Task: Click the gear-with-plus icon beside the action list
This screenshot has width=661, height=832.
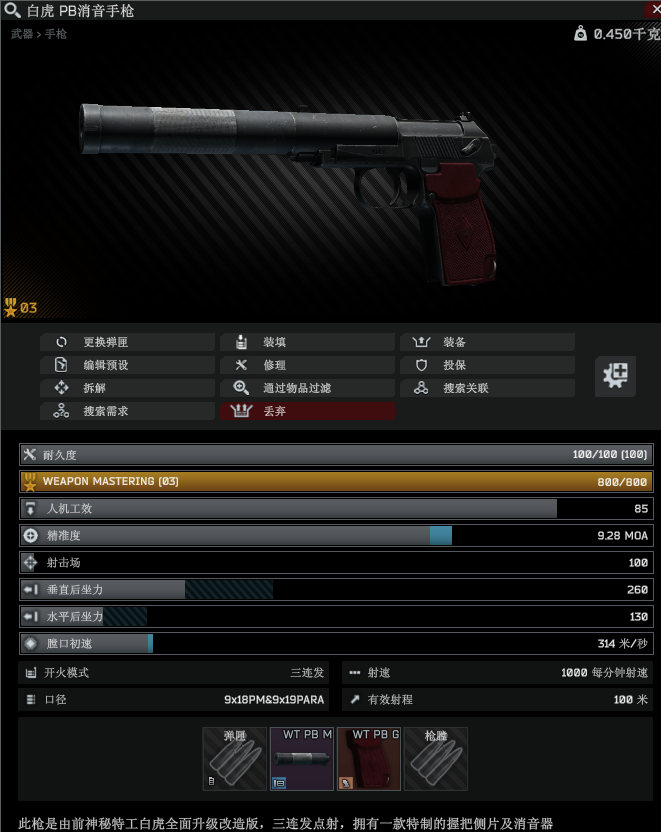Action: (616, 376)
